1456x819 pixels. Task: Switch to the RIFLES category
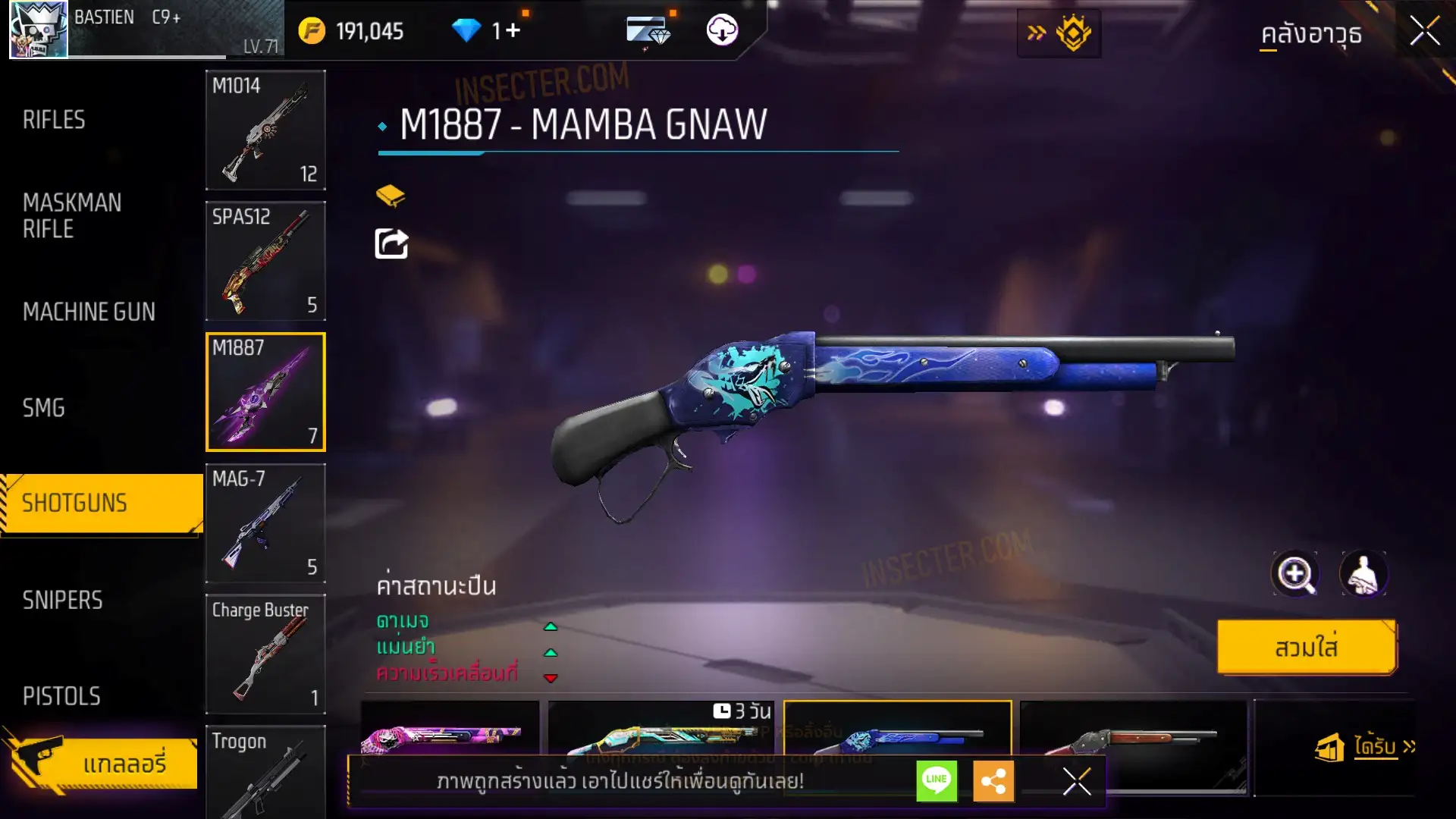click(54, 120)
